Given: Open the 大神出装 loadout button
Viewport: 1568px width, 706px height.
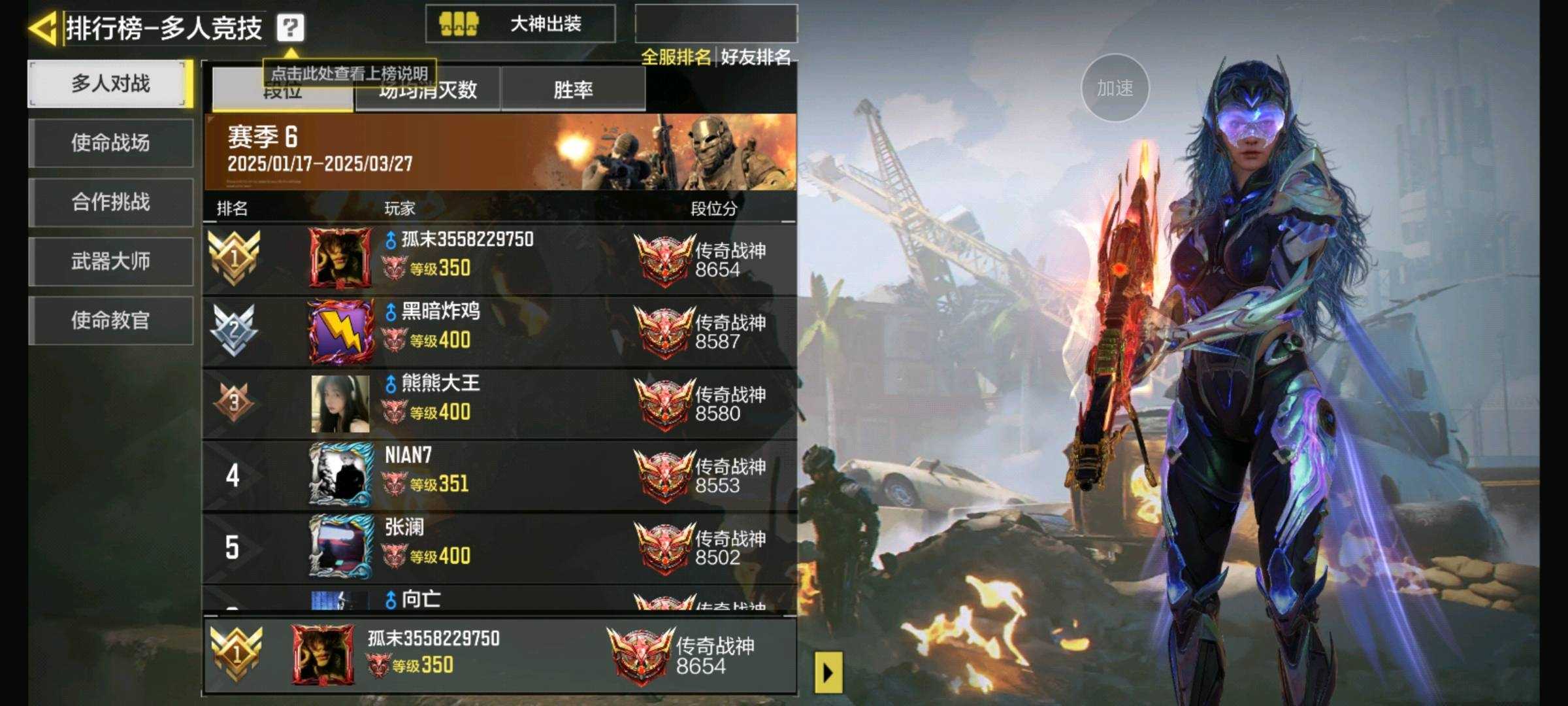Looking at the screenshot, I should [x=520, y=24].
